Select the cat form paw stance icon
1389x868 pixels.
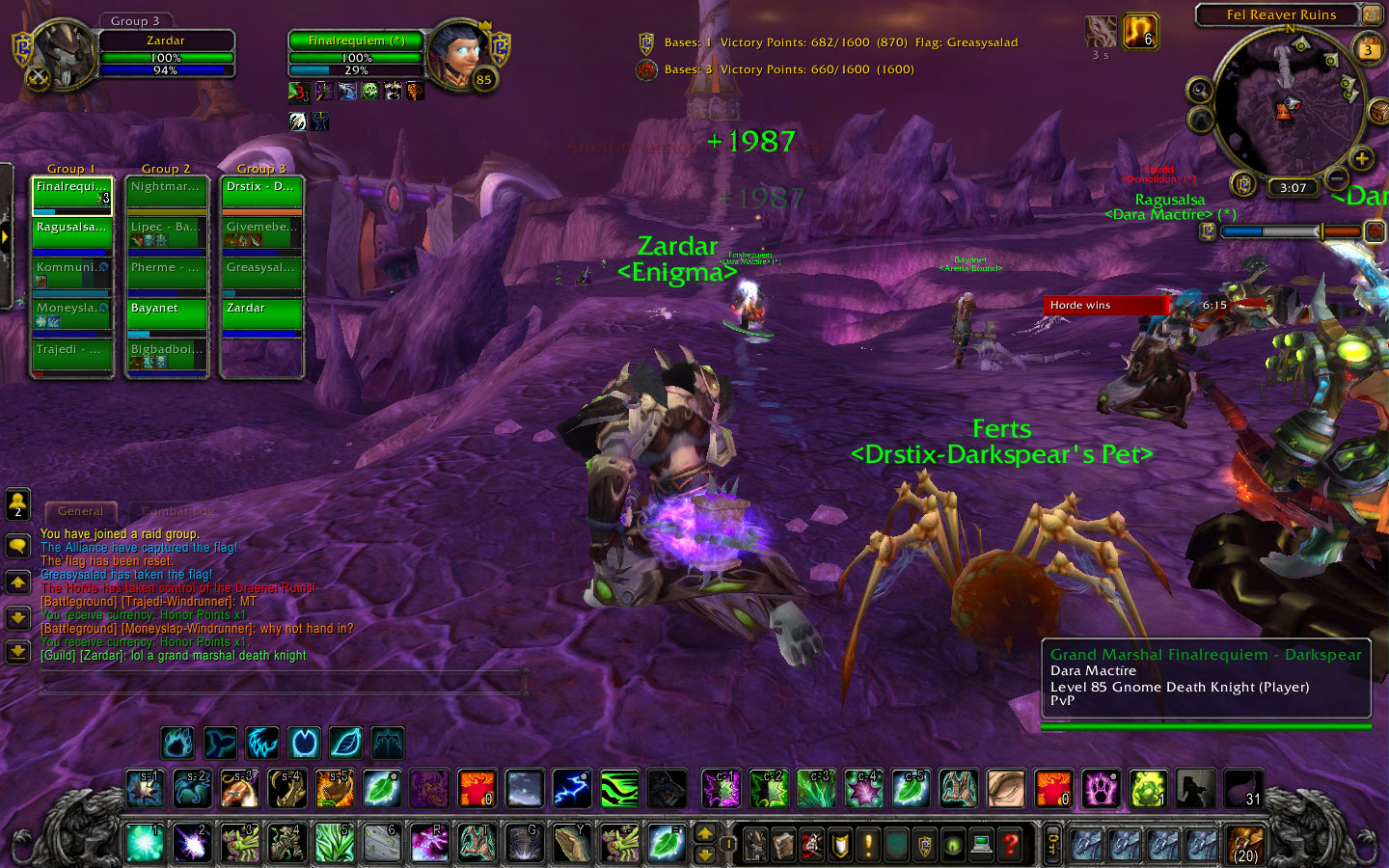point(178,743)
